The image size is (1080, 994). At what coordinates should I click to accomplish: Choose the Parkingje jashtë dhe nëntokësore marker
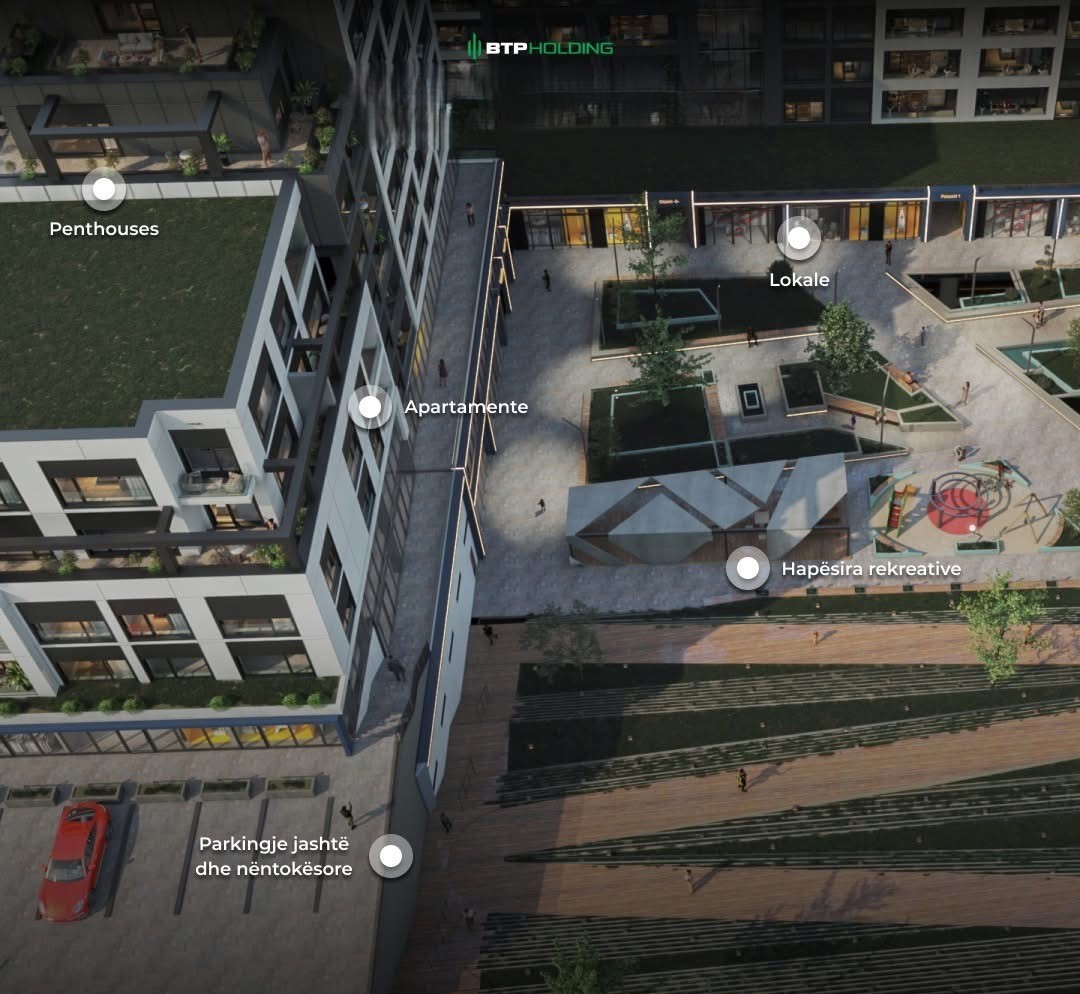tap(391, 856)
